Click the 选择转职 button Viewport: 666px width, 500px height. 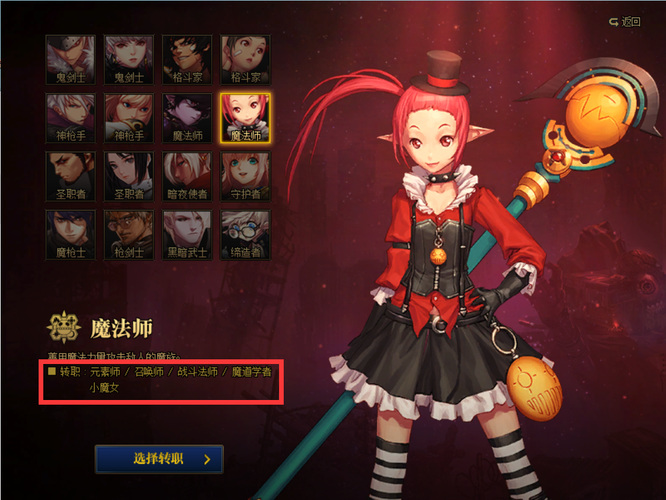(x=159, y=459)
